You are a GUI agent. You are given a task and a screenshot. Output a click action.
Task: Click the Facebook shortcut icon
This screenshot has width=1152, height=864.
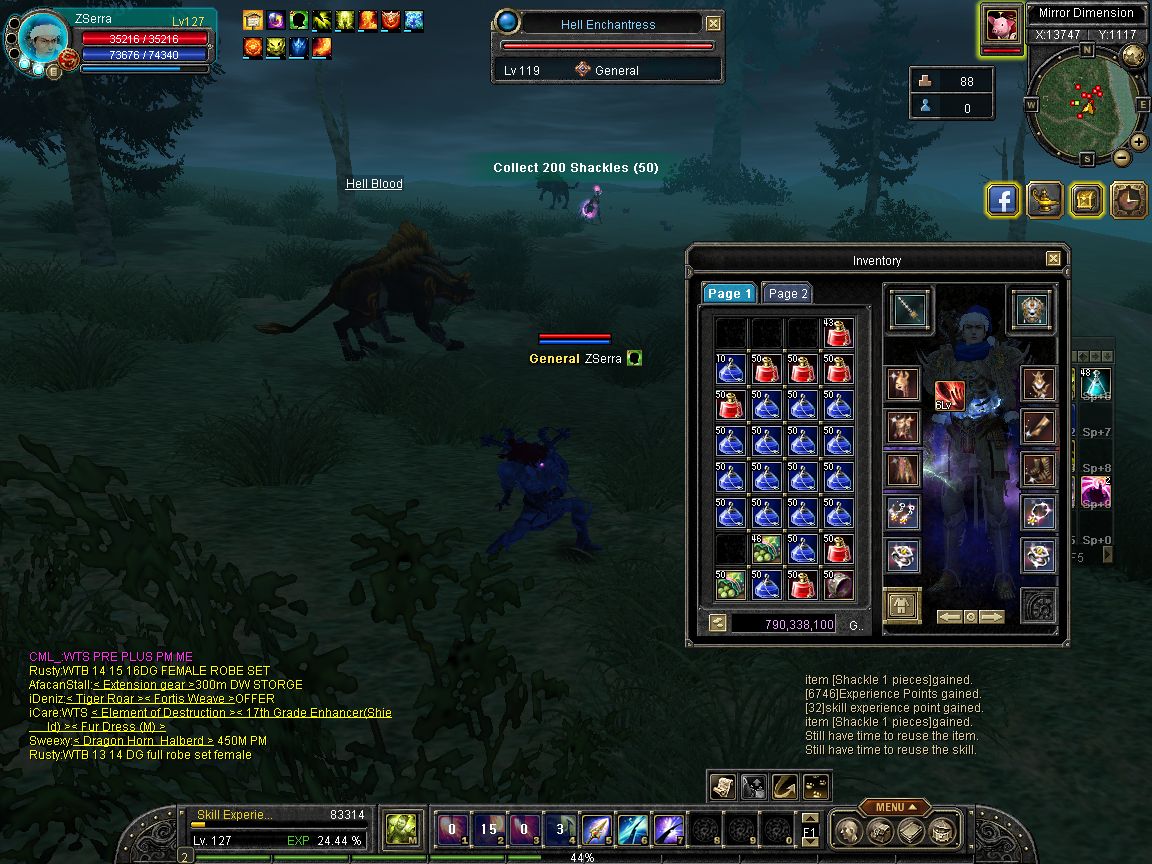tap(1002, 200)
